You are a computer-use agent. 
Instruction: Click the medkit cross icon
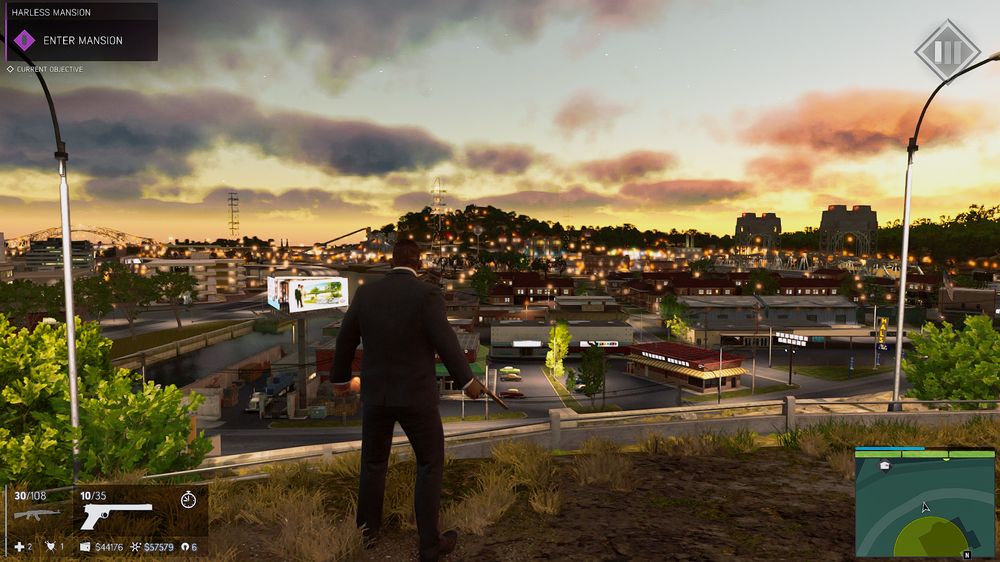click(17, 547)
